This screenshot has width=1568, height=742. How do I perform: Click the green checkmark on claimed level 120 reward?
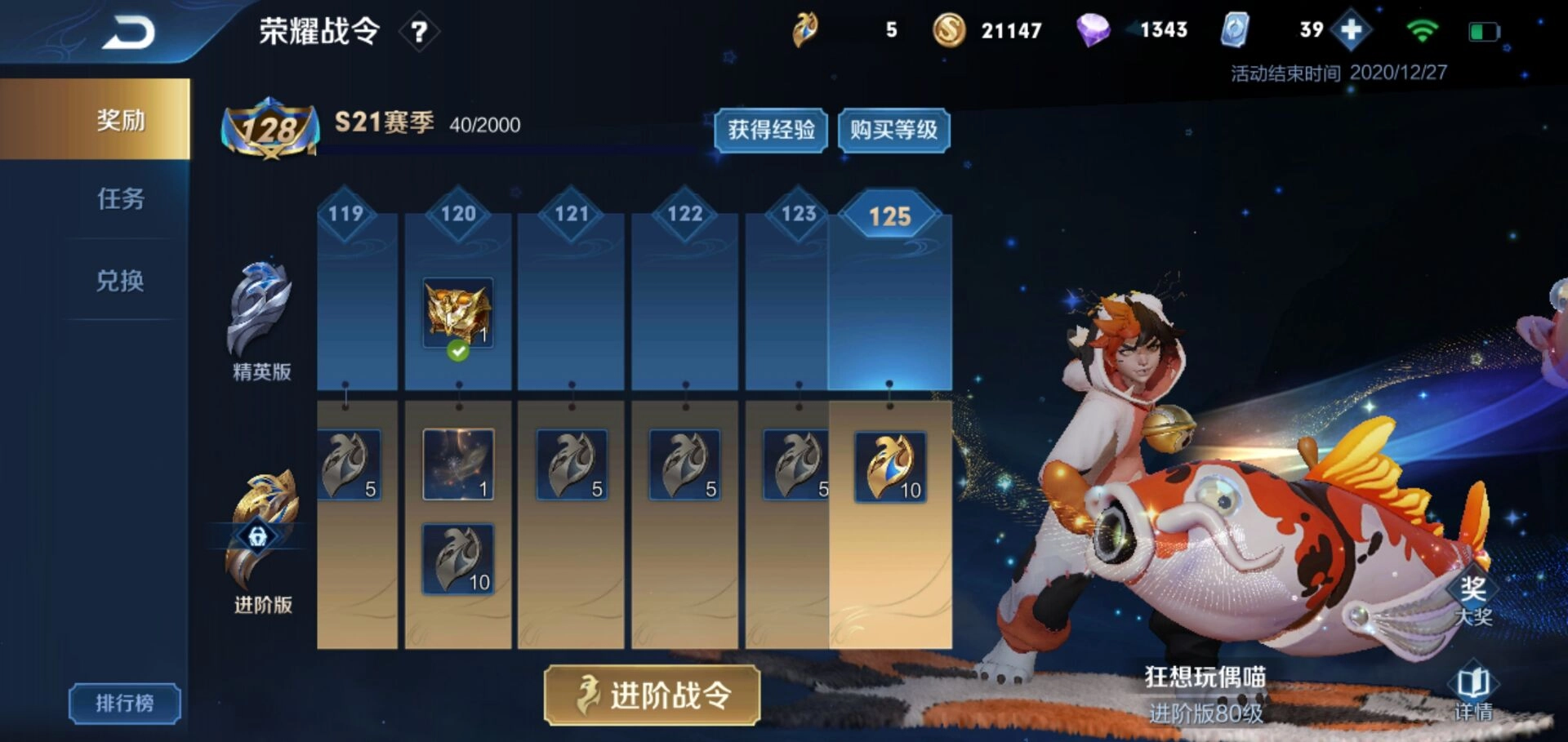[x=458, y=353]
